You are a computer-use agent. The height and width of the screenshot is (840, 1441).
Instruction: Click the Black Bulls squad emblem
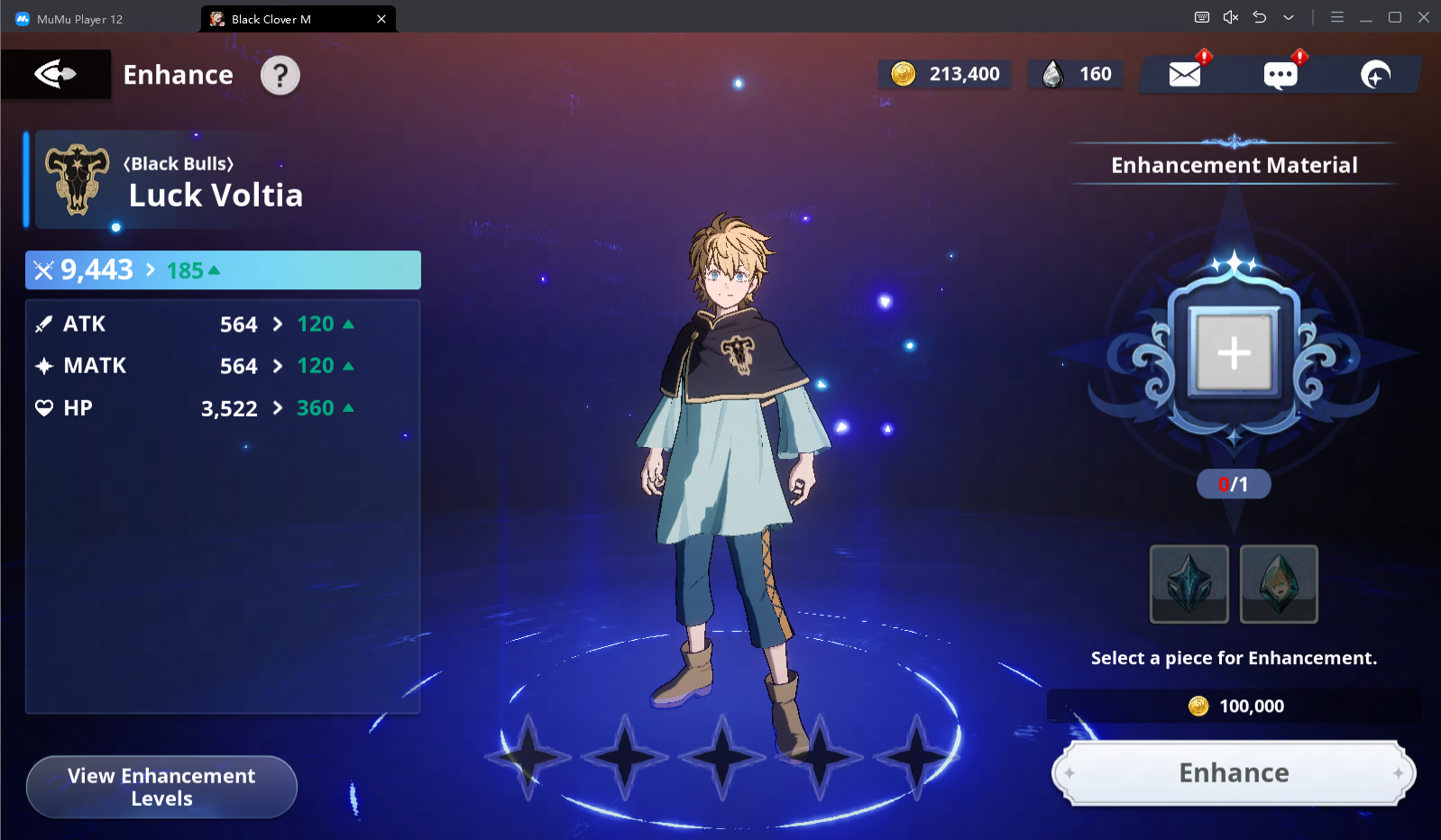(77, 179)
